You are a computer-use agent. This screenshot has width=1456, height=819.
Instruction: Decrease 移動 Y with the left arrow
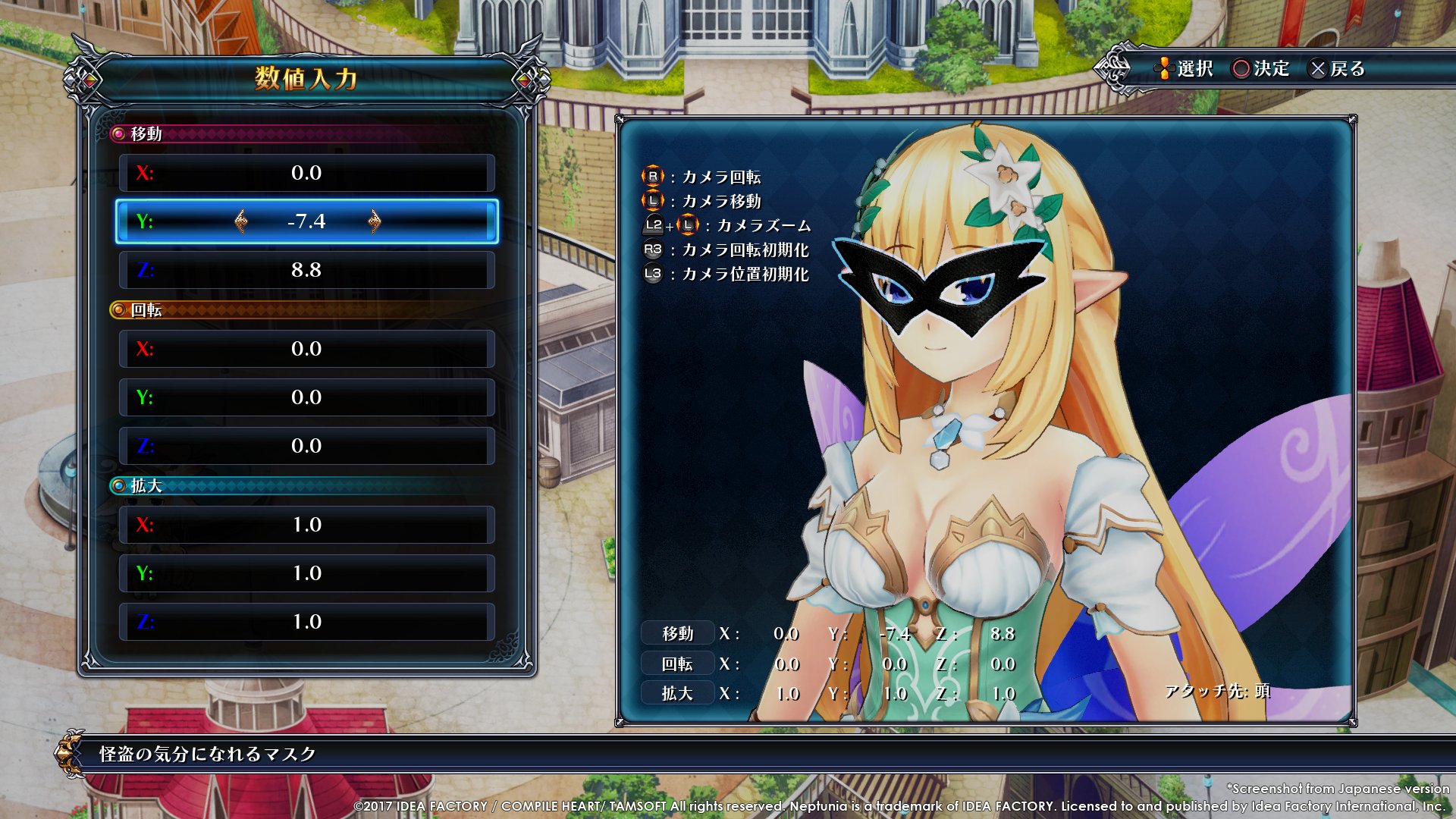241,221
